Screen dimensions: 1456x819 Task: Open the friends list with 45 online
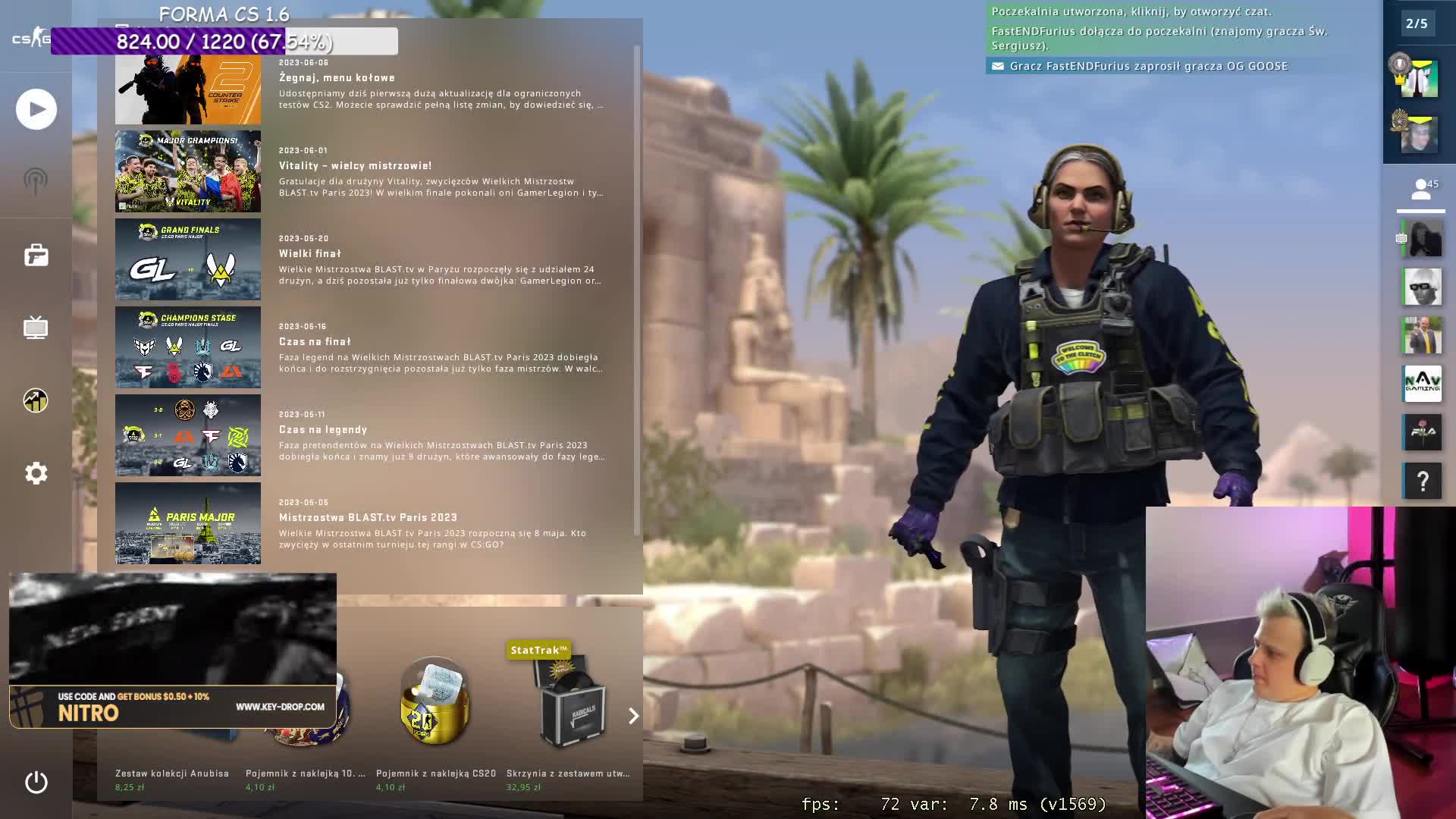(x=1421, y=190)
